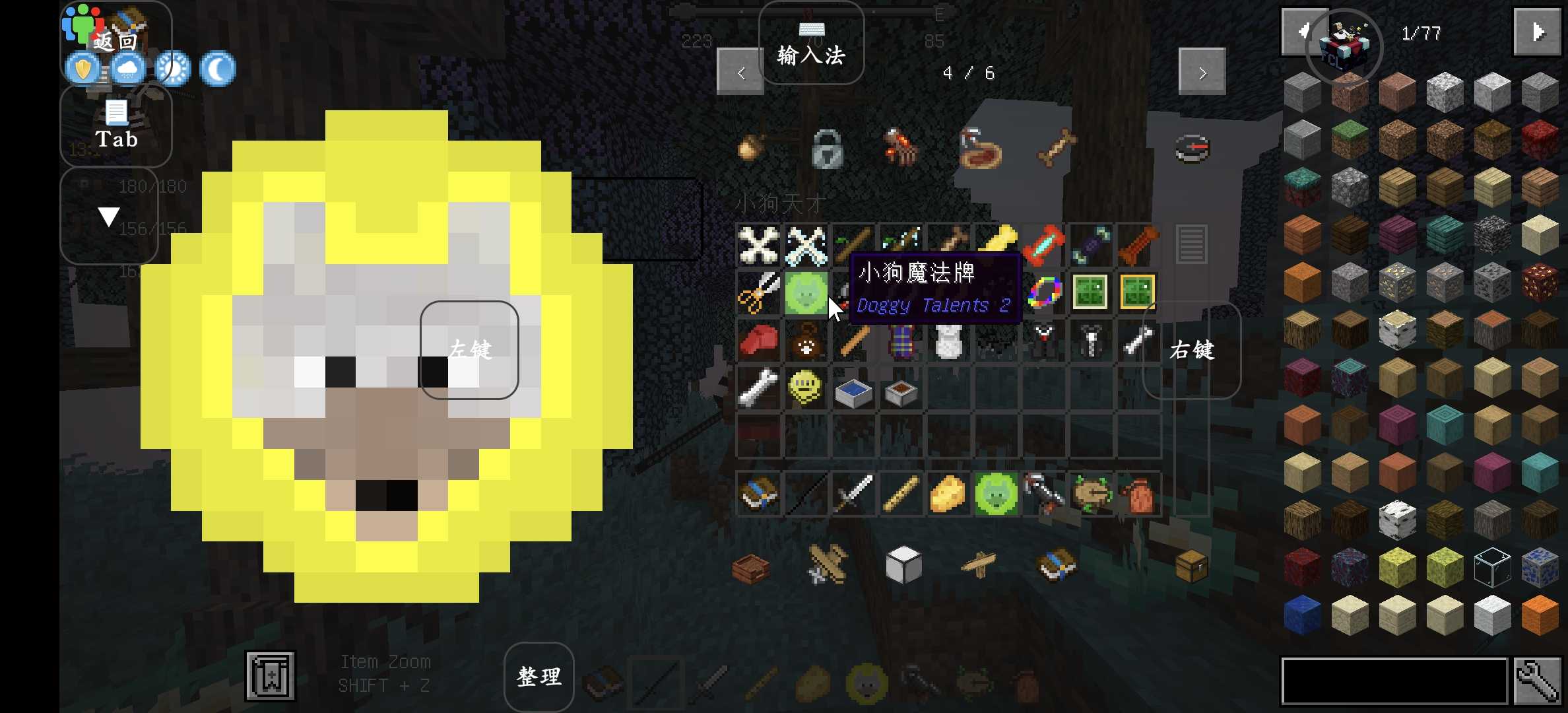Tap the 右键 right-click overlay button
This screenshot has width=1568, height=713.
click(x=1192, y=350)
